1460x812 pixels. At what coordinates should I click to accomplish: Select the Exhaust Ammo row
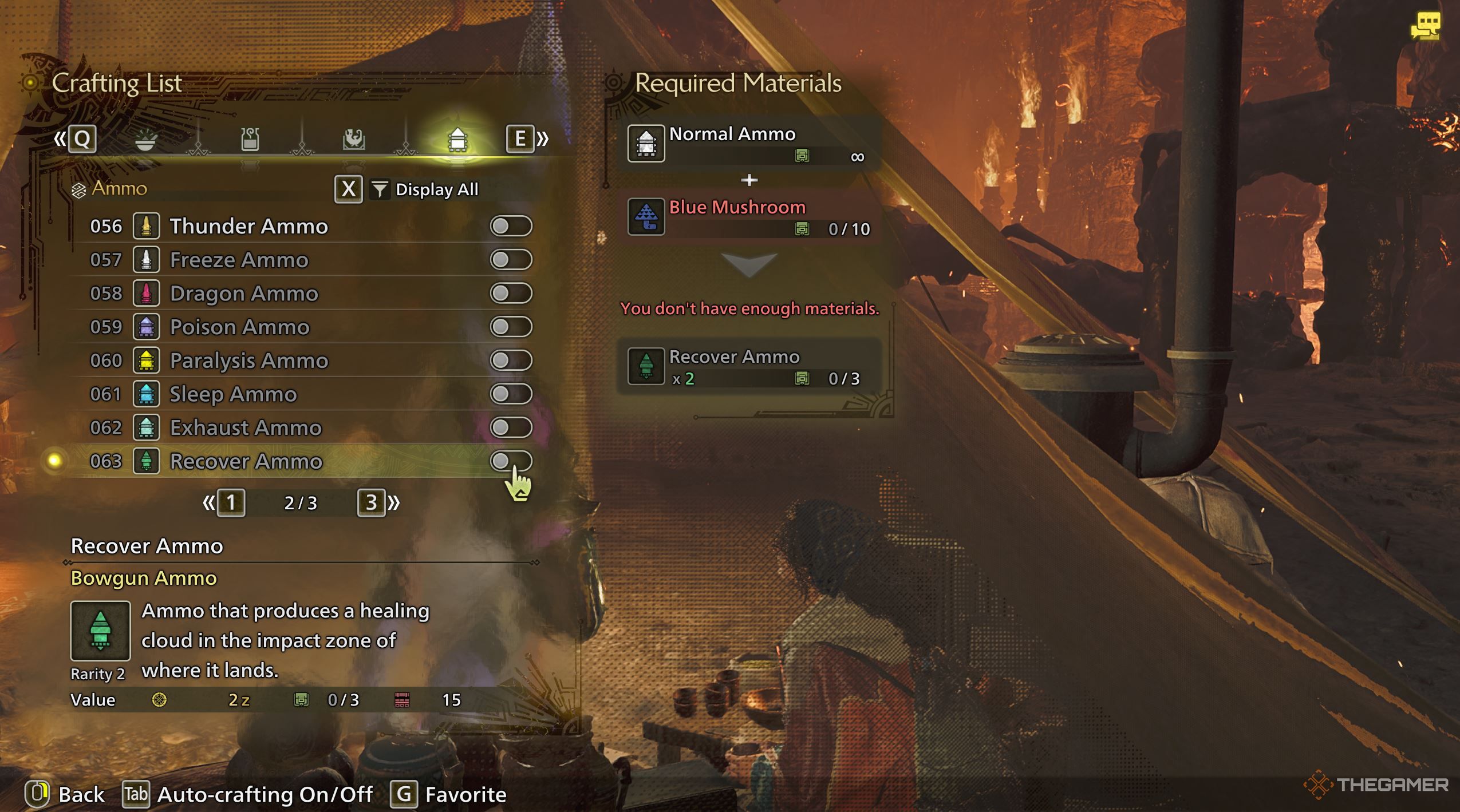coord(246,427)
